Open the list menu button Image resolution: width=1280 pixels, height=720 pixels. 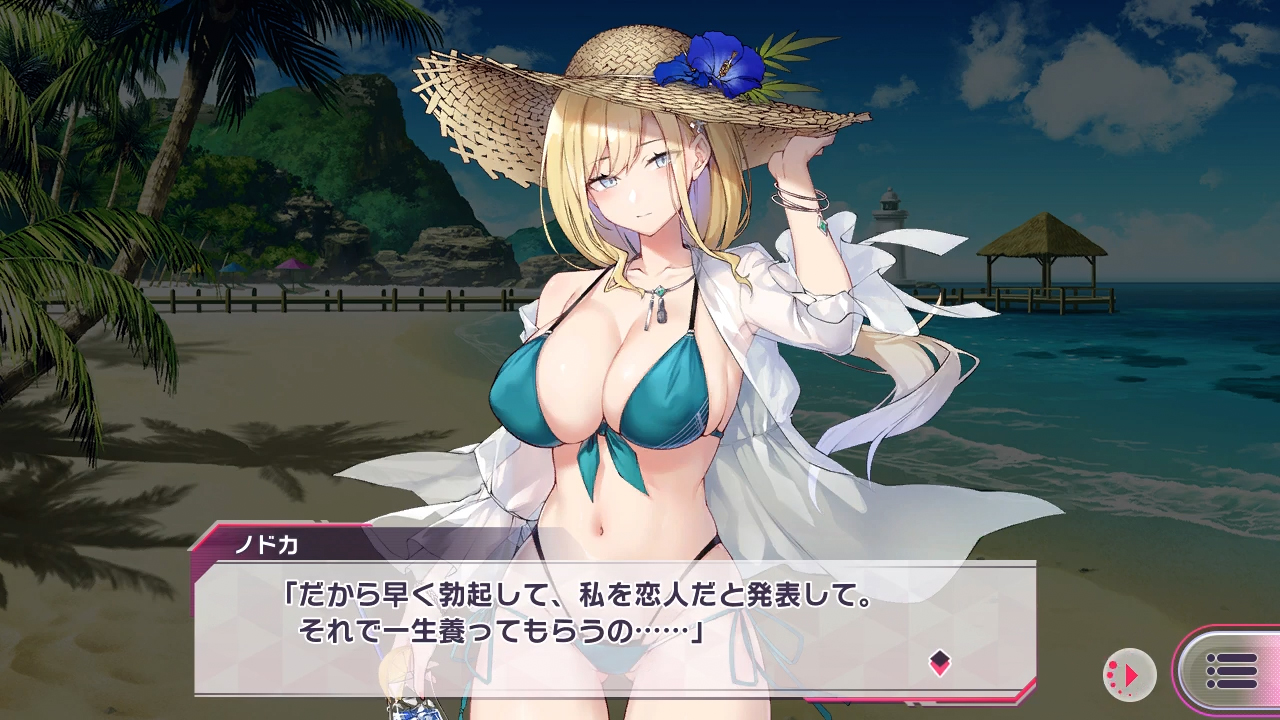point(1231,671)
